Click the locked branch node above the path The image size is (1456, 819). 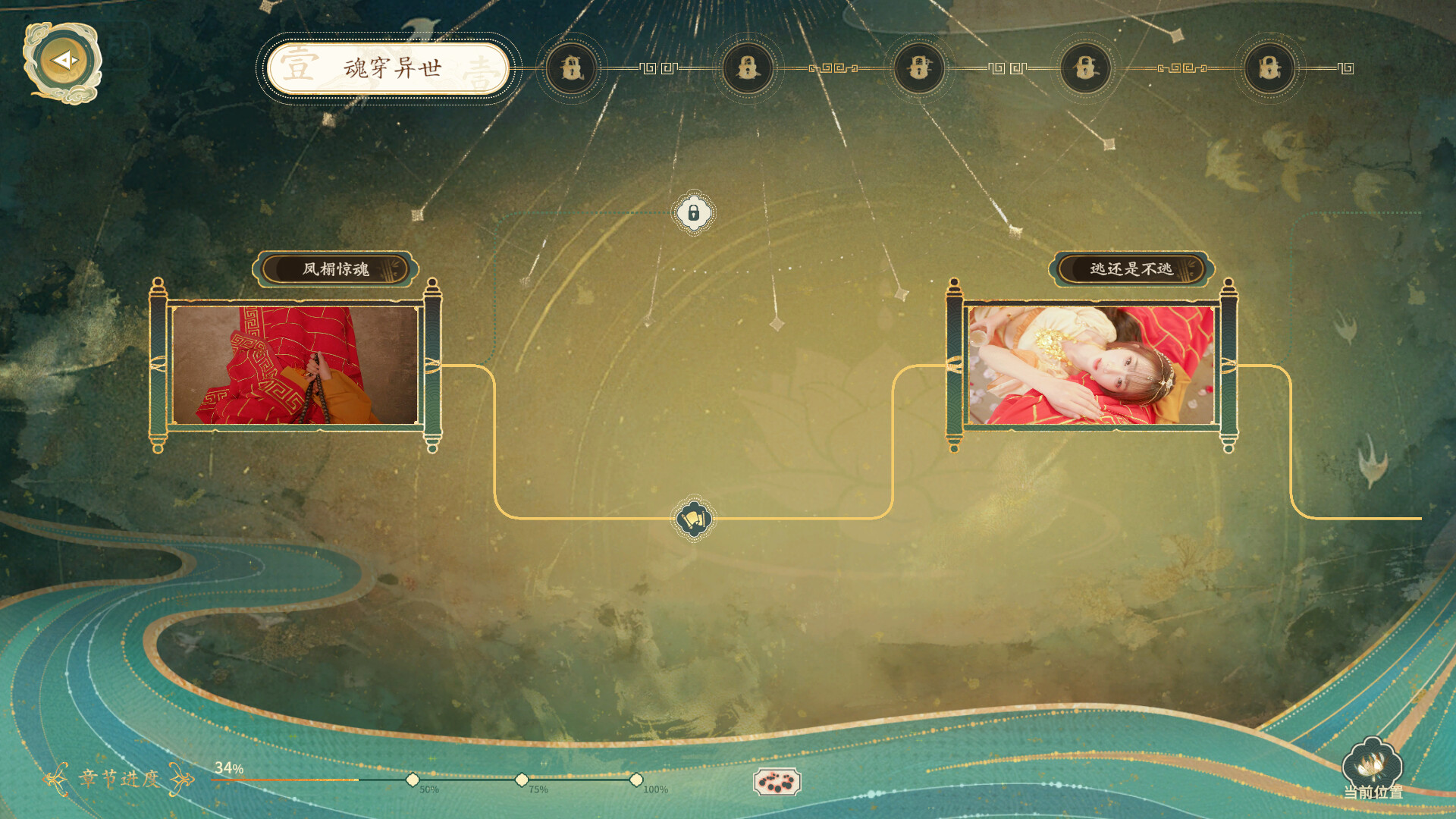693,213
